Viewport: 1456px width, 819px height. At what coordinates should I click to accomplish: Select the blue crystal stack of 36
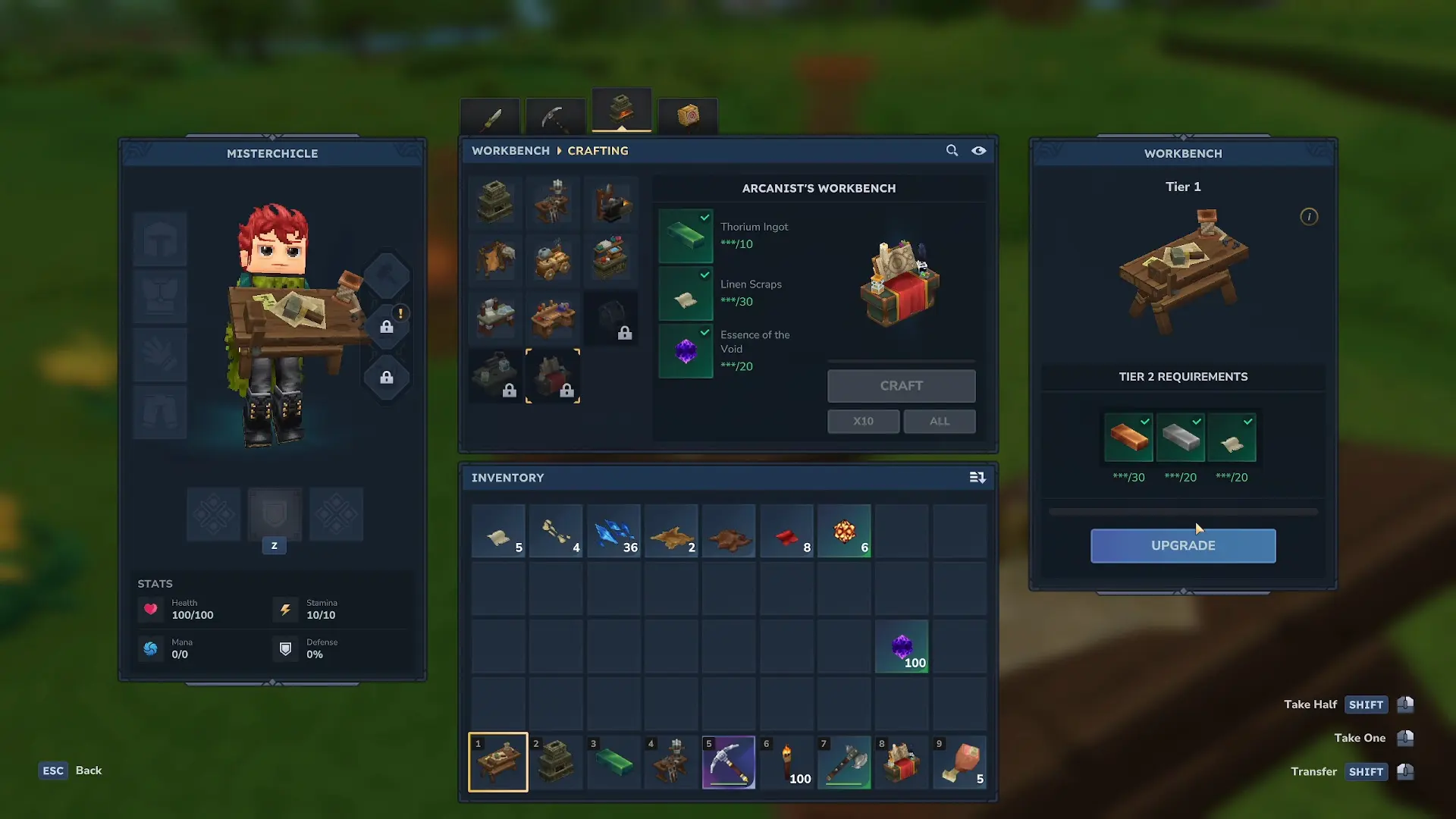(x=613, y=532)
